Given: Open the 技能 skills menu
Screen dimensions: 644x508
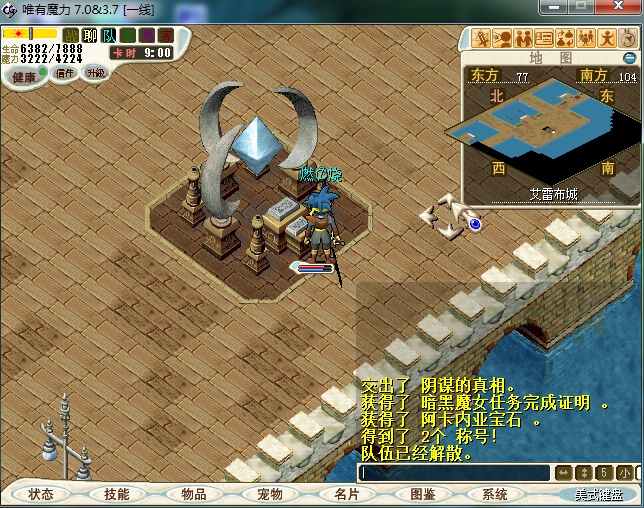Looking at the screenshot, I should click(x=116, y=494).
